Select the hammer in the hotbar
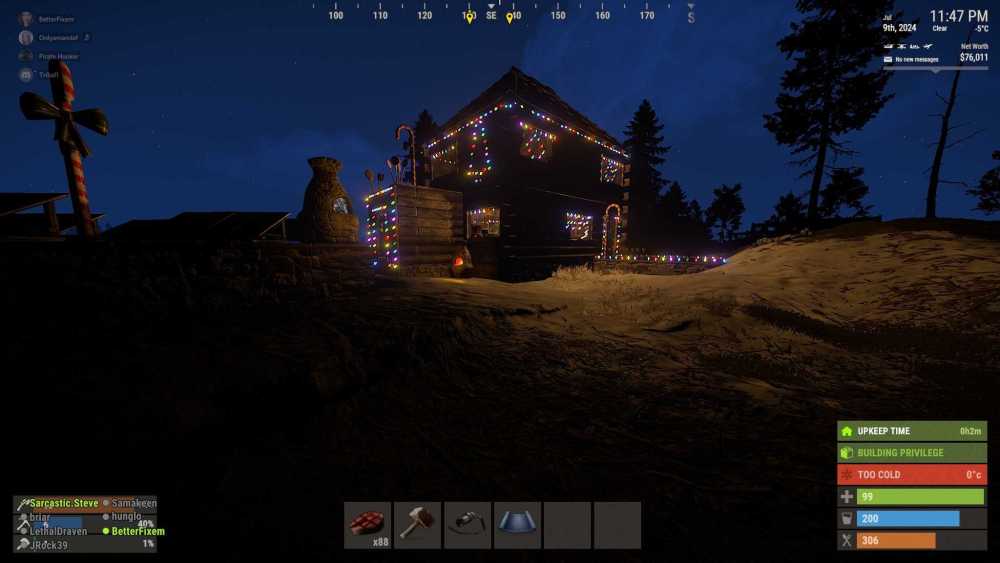This screenshot has width=1000, height=563. tap(417, 524)
